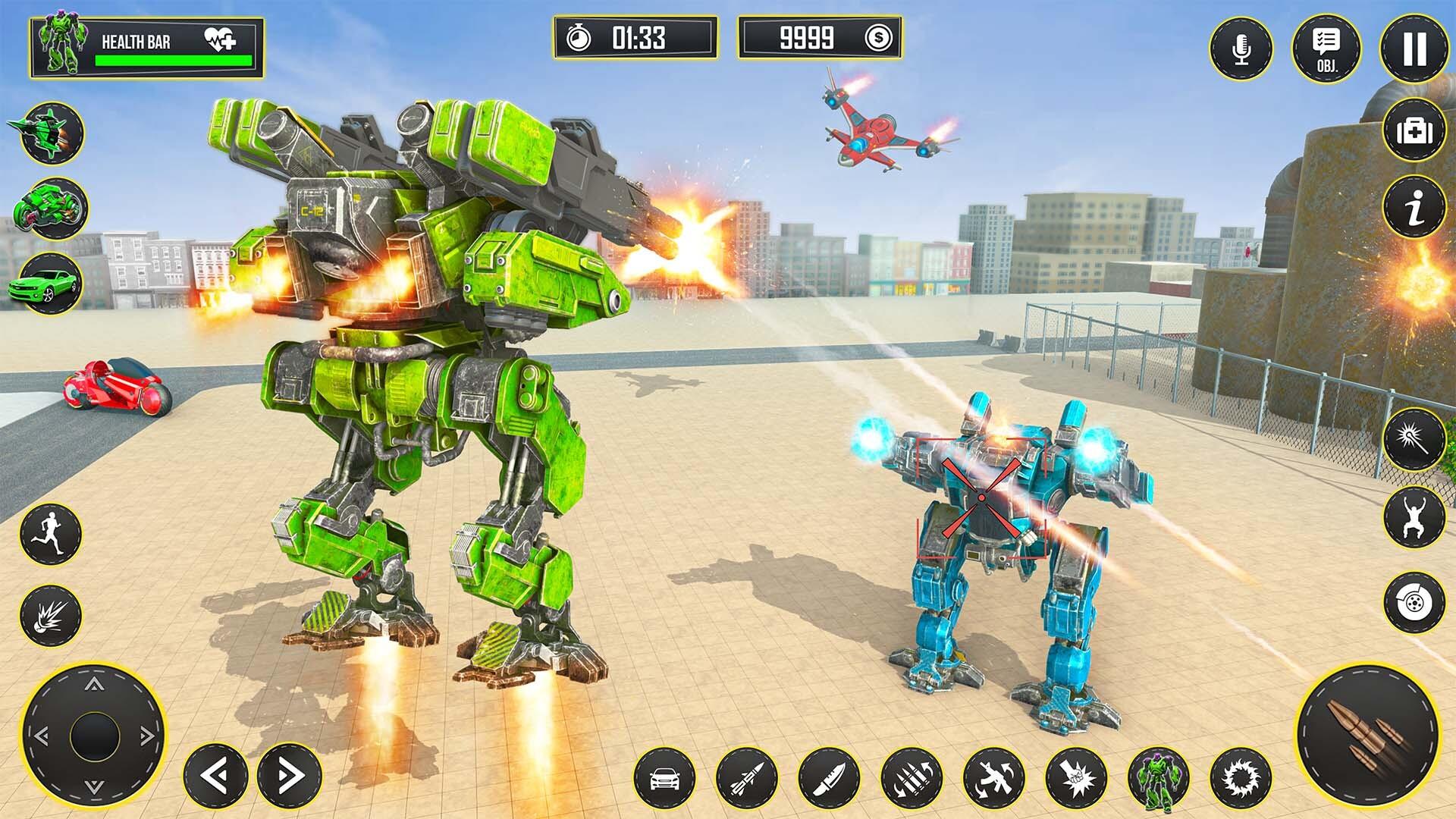Pause the game
The width and height of the screenshot is (1456, 819).
click(x=1414, y=49)
